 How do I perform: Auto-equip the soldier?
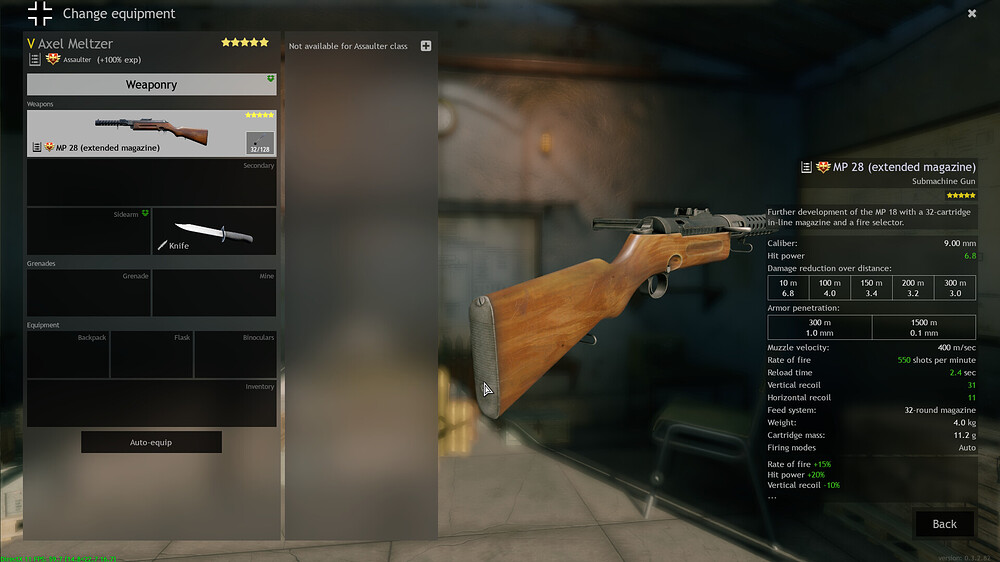(151, 442)
